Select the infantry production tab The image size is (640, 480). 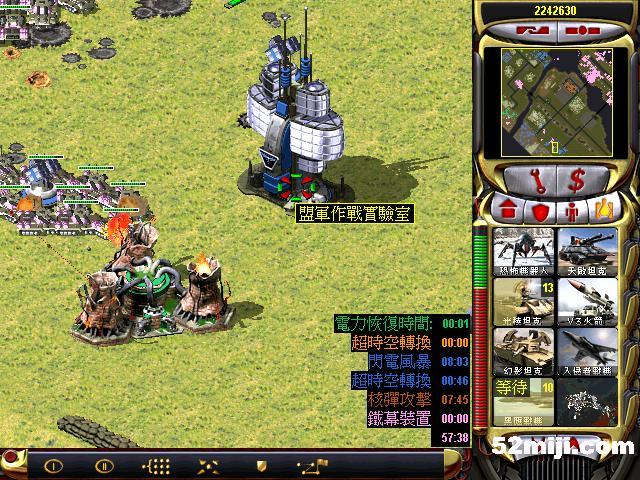pos(573,211)
